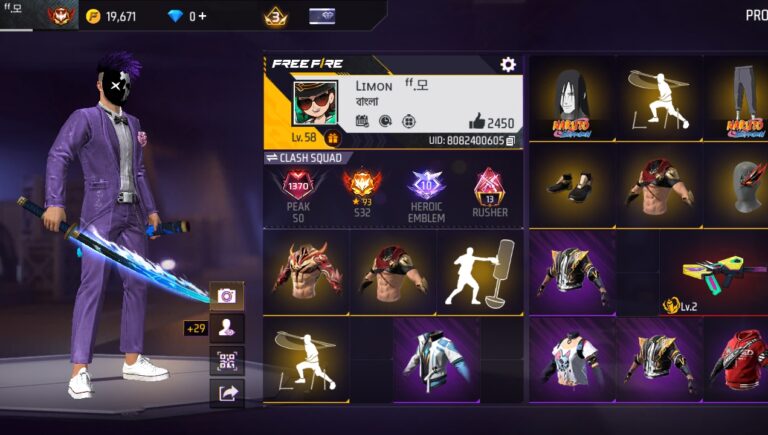This screenshot has width=768, height=435.
Task: Pick the grey face mask item
Action: (x=742, y=186)
